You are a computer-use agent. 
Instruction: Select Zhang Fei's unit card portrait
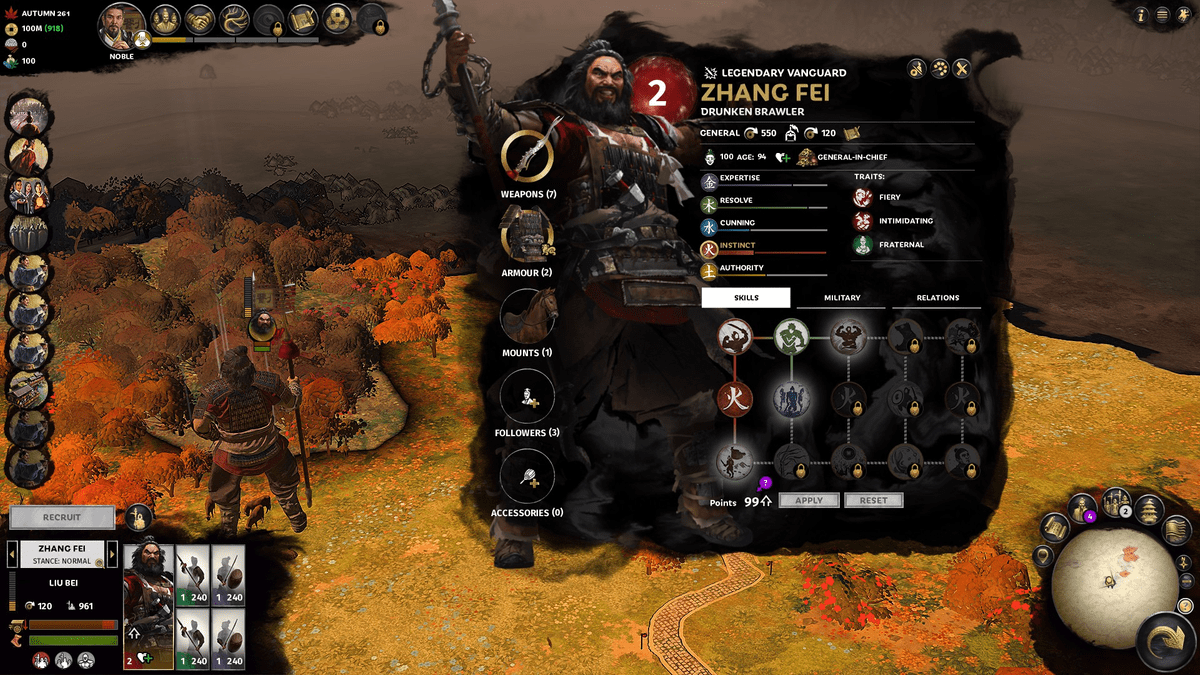[x=148, y=607]
